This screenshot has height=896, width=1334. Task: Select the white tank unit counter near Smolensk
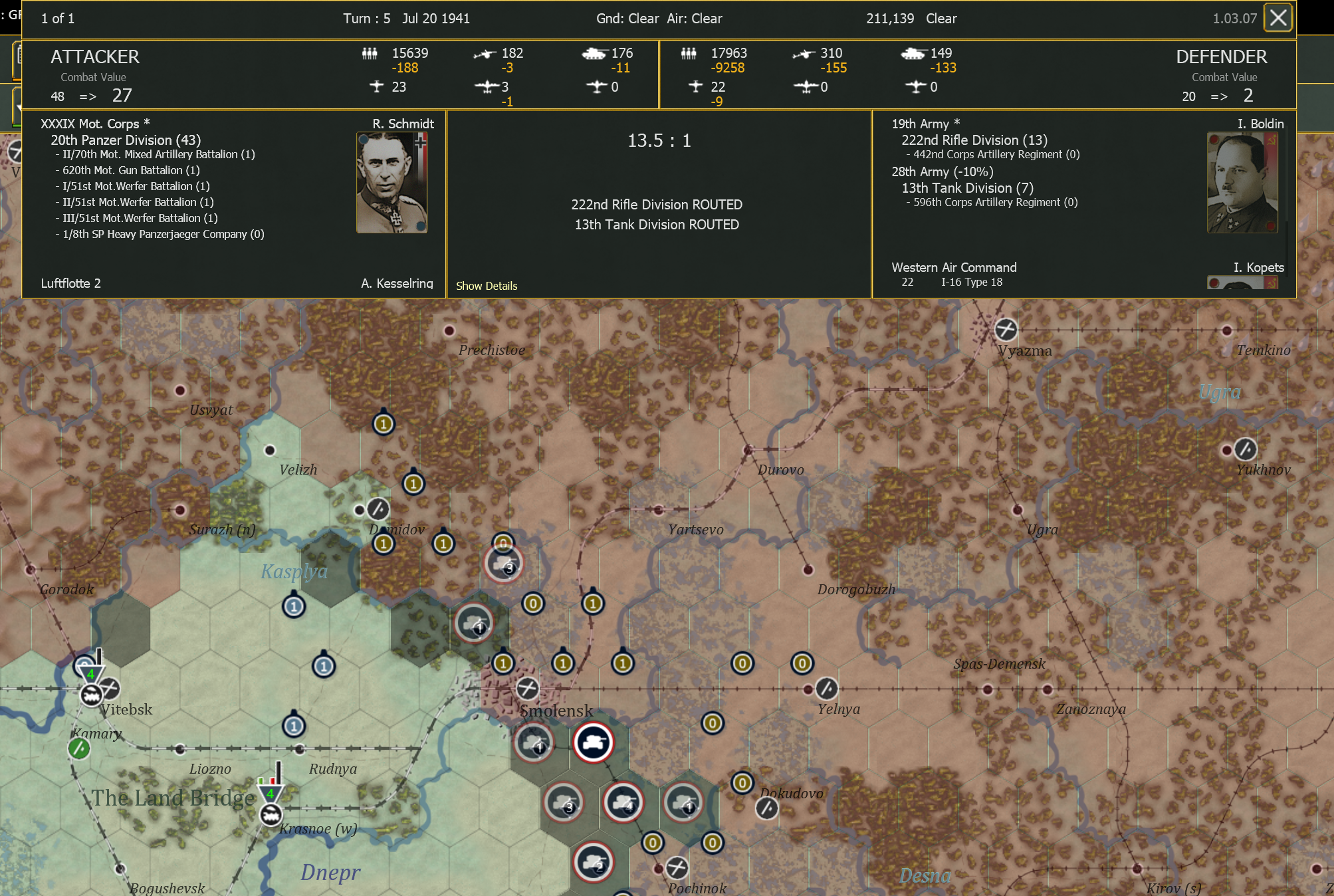pyautogui.click(x=593, y=742)
